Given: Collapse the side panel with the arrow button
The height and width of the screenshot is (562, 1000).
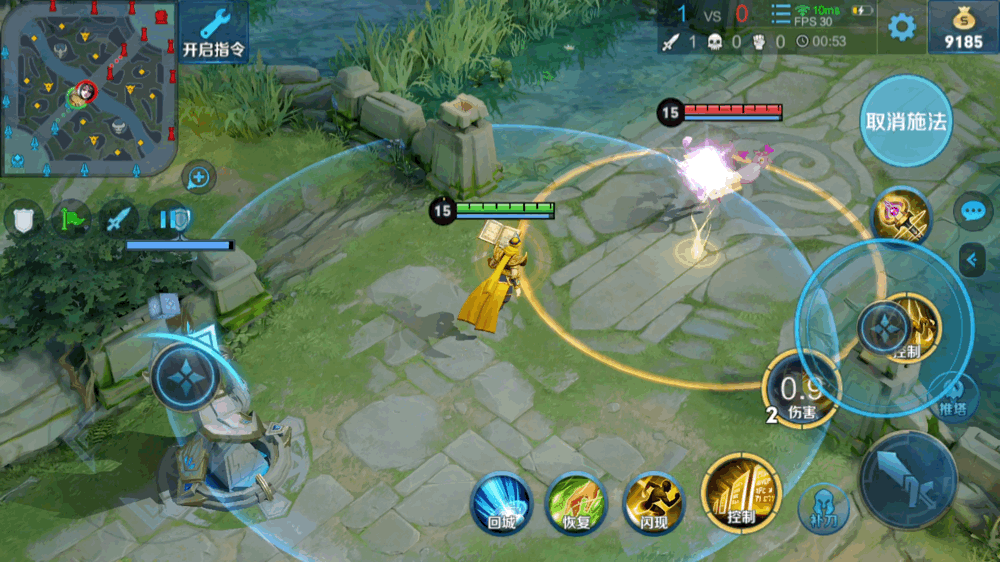Looking at the screenshot, I should [971, 260].
